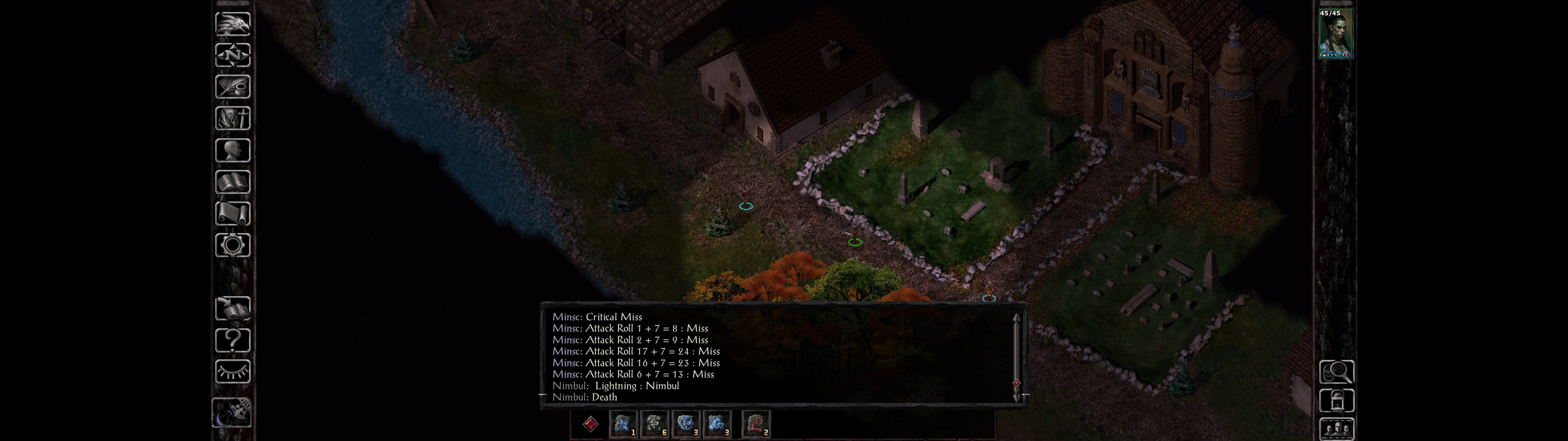This screenshot has height=441, width=1568.
Task: Click the dragon emblem button
Action: 232,24
